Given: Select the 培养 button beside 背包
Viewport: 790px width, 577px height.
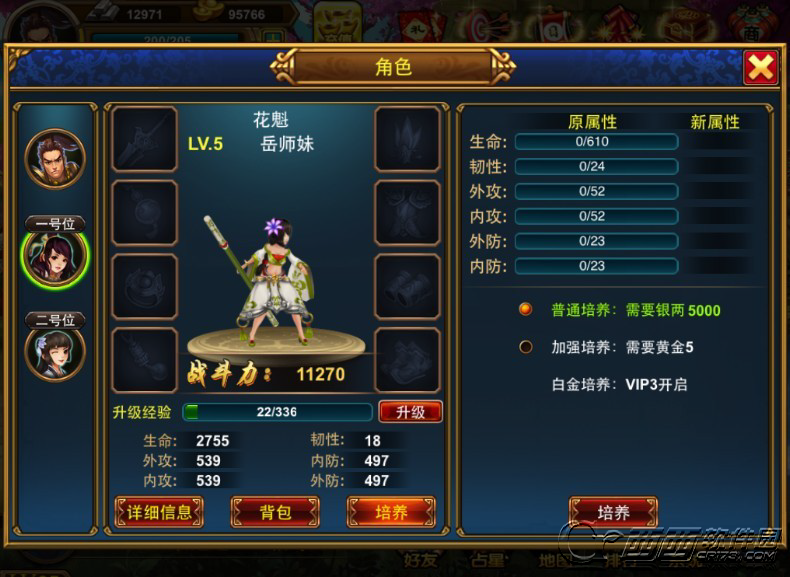Looking at the screenshot, I should pyautogui.click(x=391, y=512).
